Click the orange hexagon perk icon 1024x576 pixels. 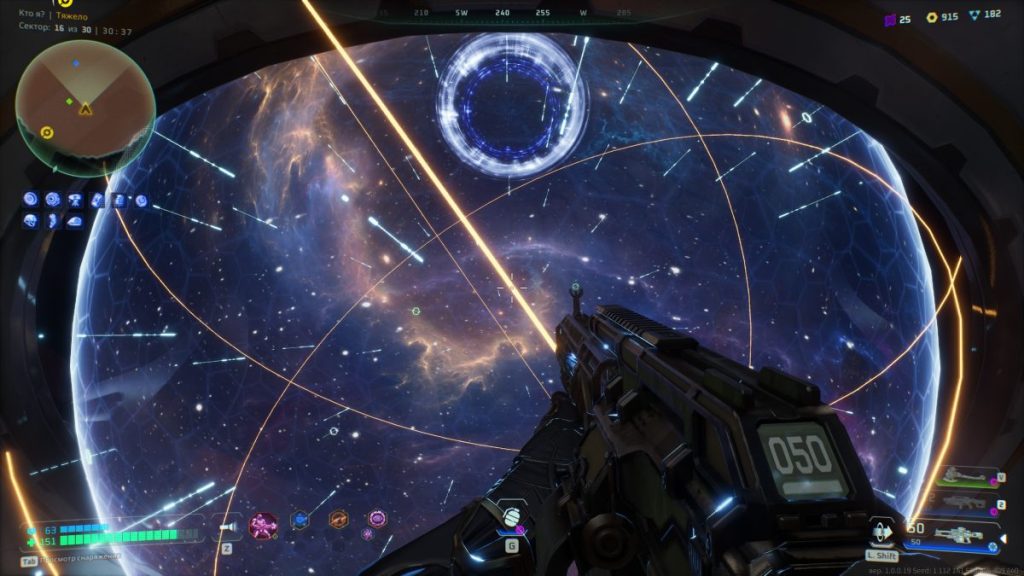pos(338,520)
